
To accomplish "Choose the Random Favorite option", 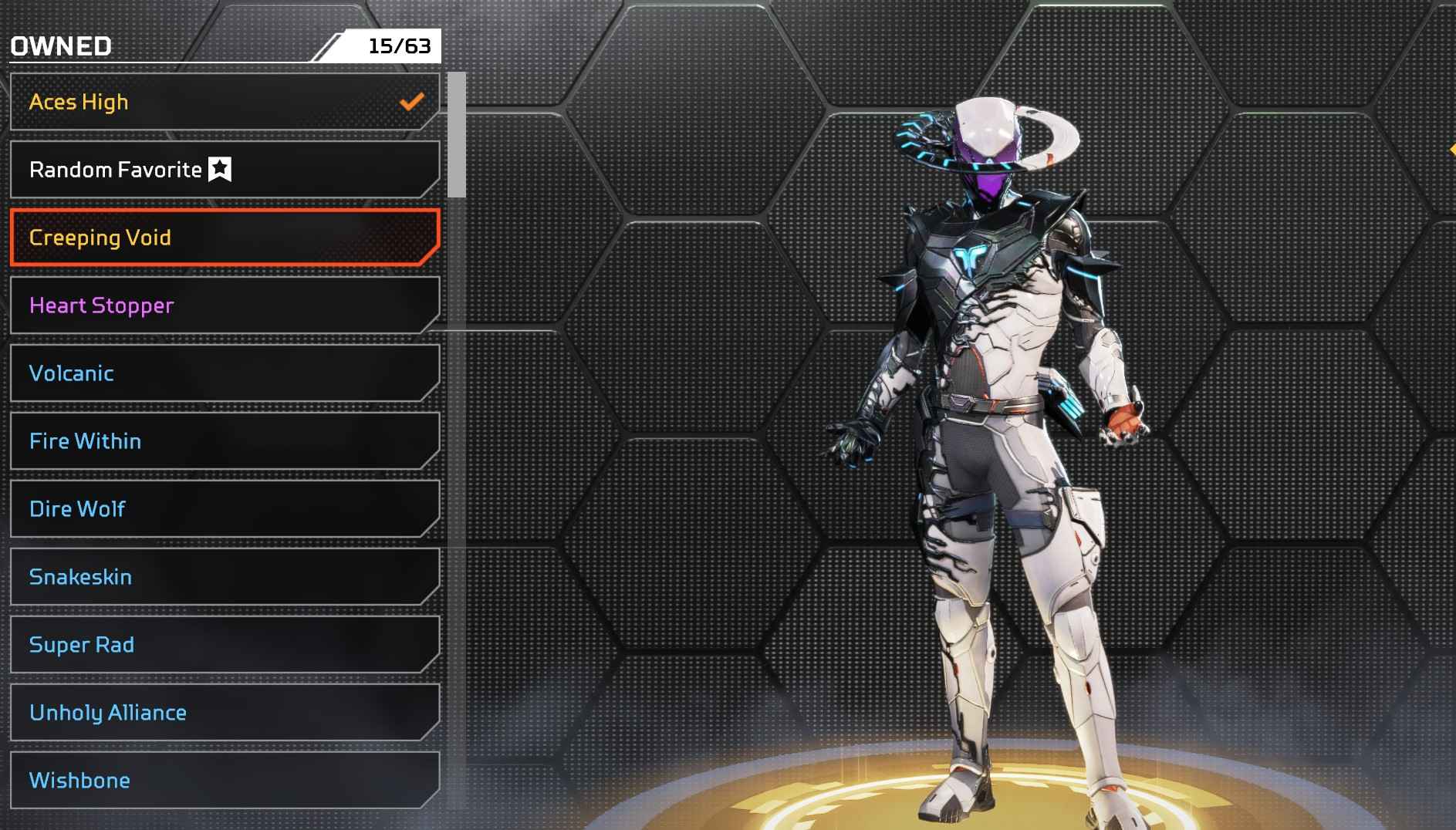I will click(224, 170).
